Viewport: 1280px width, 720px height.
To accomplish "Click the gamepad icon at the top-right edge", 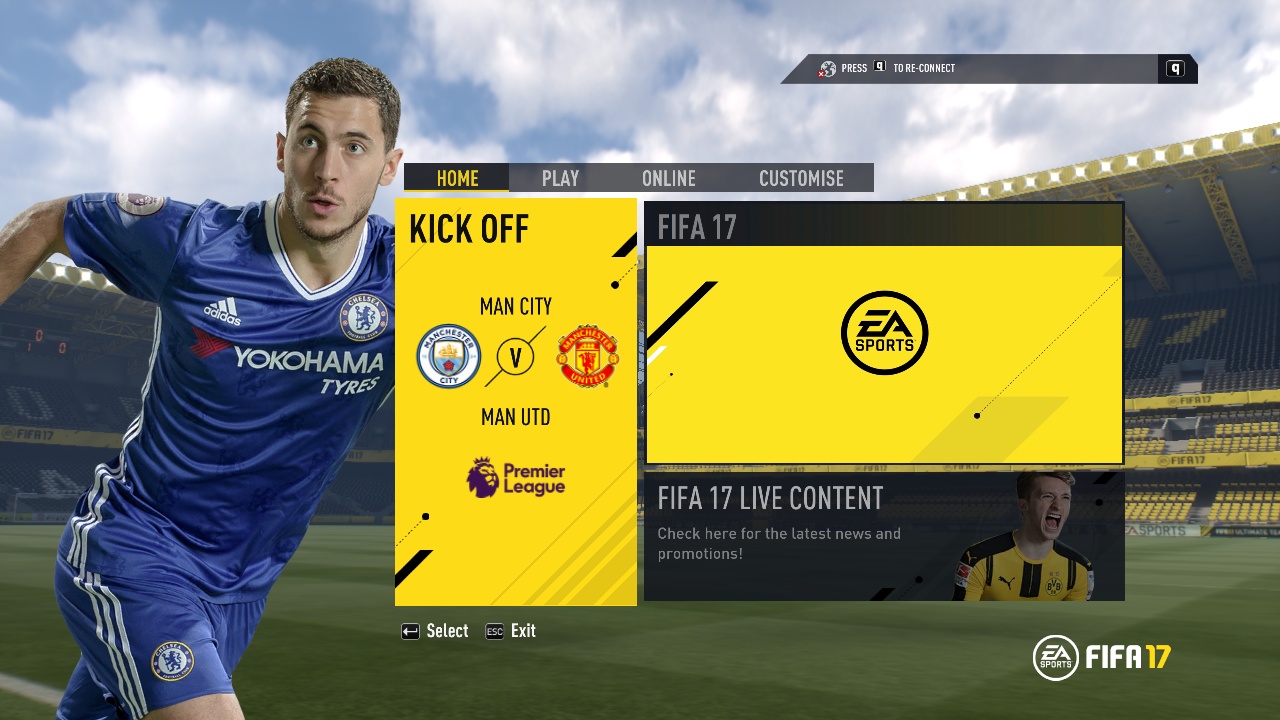I will pyautogui.click(x=1176, y=68).
